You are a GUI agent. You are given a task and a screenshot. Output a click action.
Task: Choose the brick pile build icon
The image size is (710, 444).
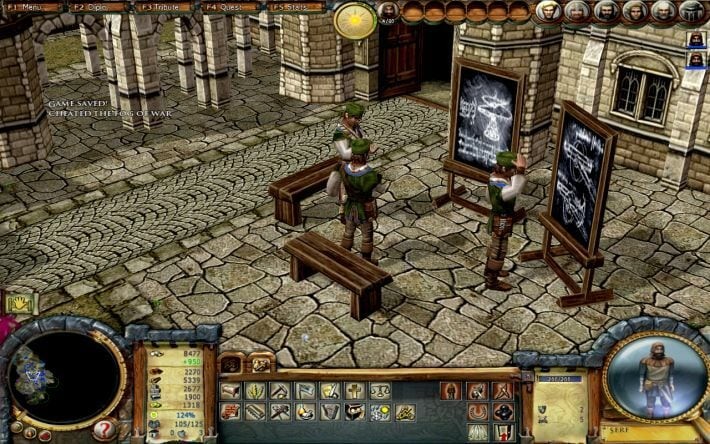[x=231, y=412]
